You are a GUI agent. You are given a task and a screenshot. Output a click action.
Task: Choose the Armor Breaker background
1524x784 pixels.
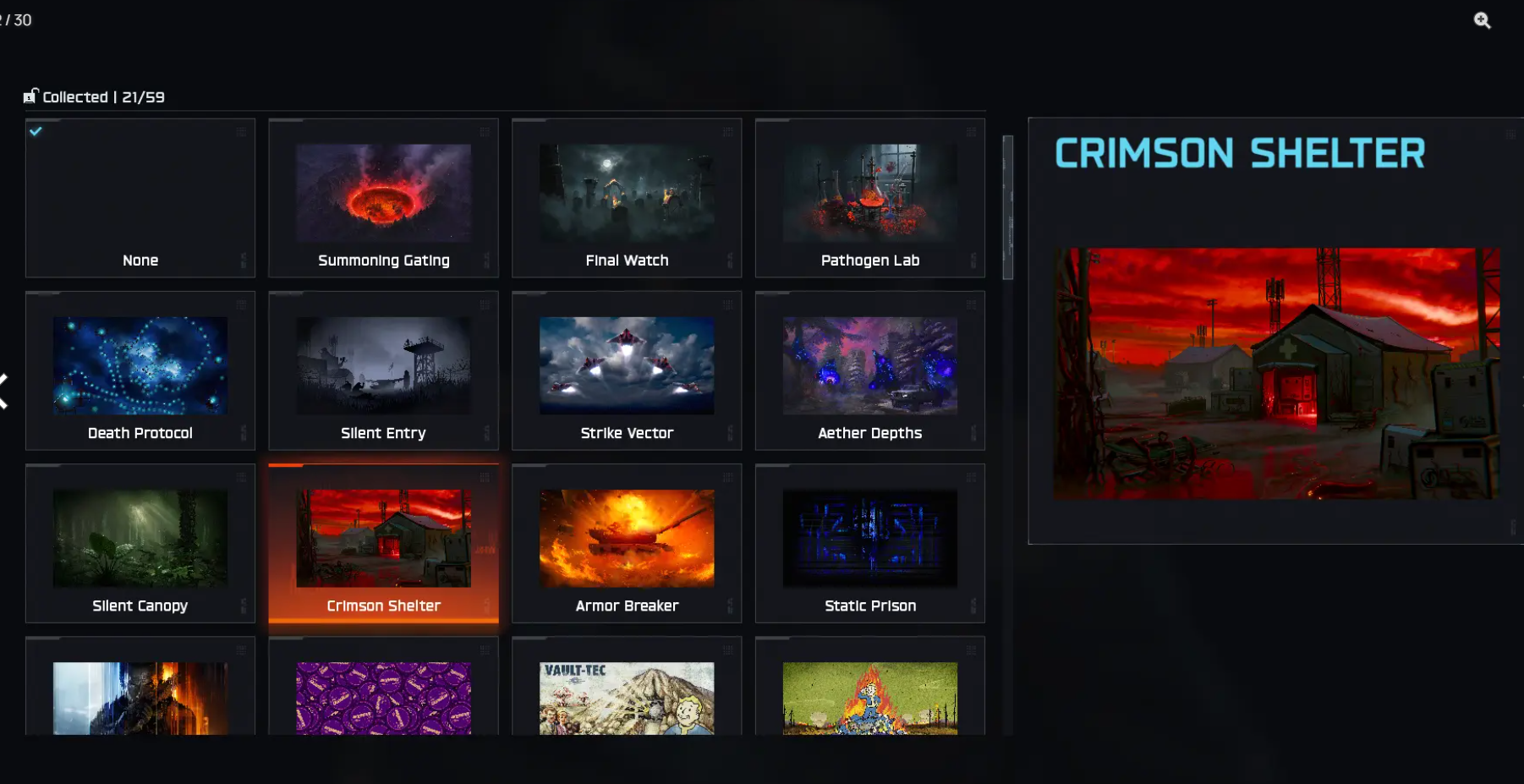(627, 544)
